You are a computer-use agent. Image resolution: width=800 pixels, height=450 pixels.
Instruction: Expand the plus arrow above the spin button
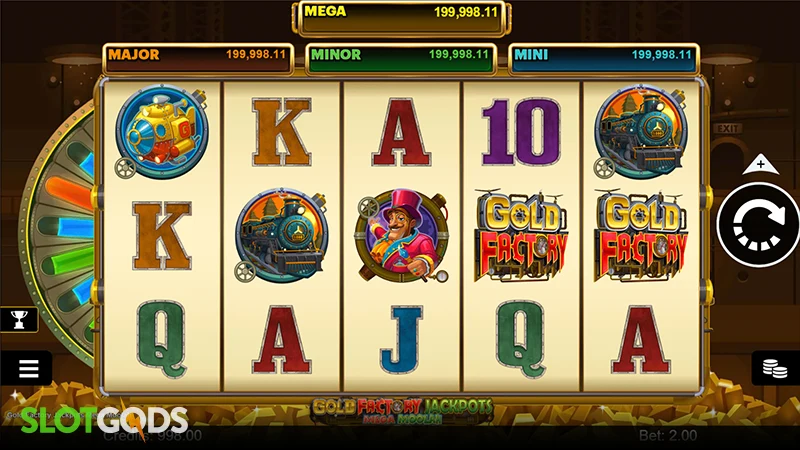(x=760, y=163)
